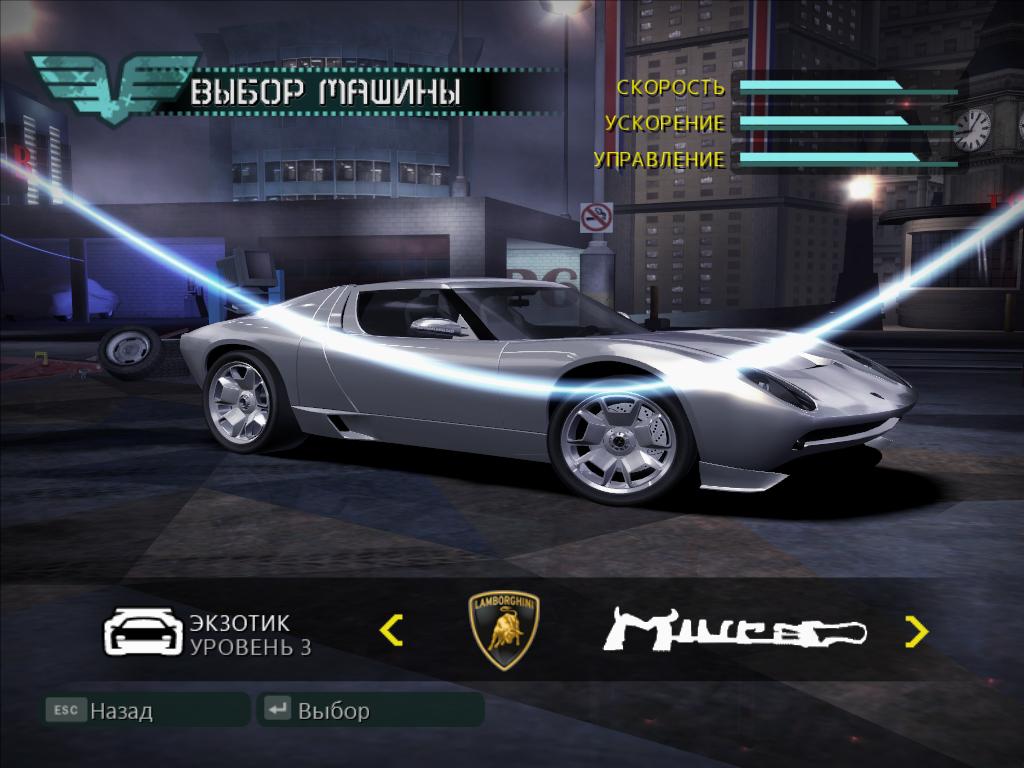The image size is (1024, 768).
Task: Select the Miura car name logo
Action: point(735,631)
